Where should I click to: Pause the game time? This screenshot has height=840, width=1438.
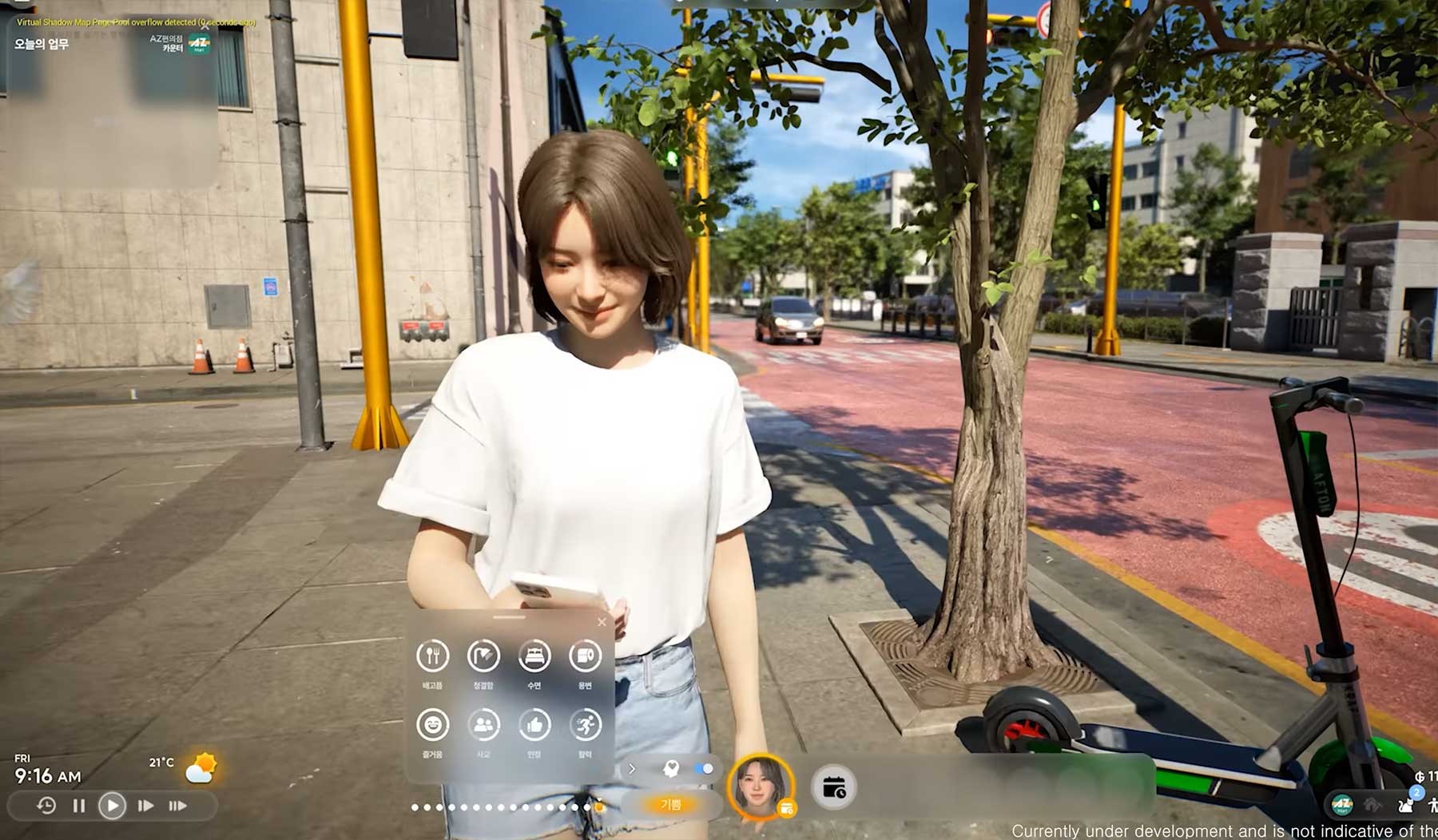pyautogui.click(x=79, y=806)
